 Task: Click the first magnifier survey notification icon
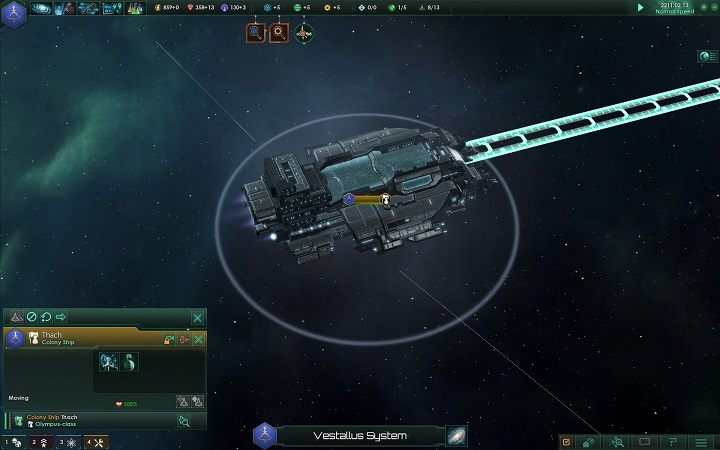pos(256,33)
